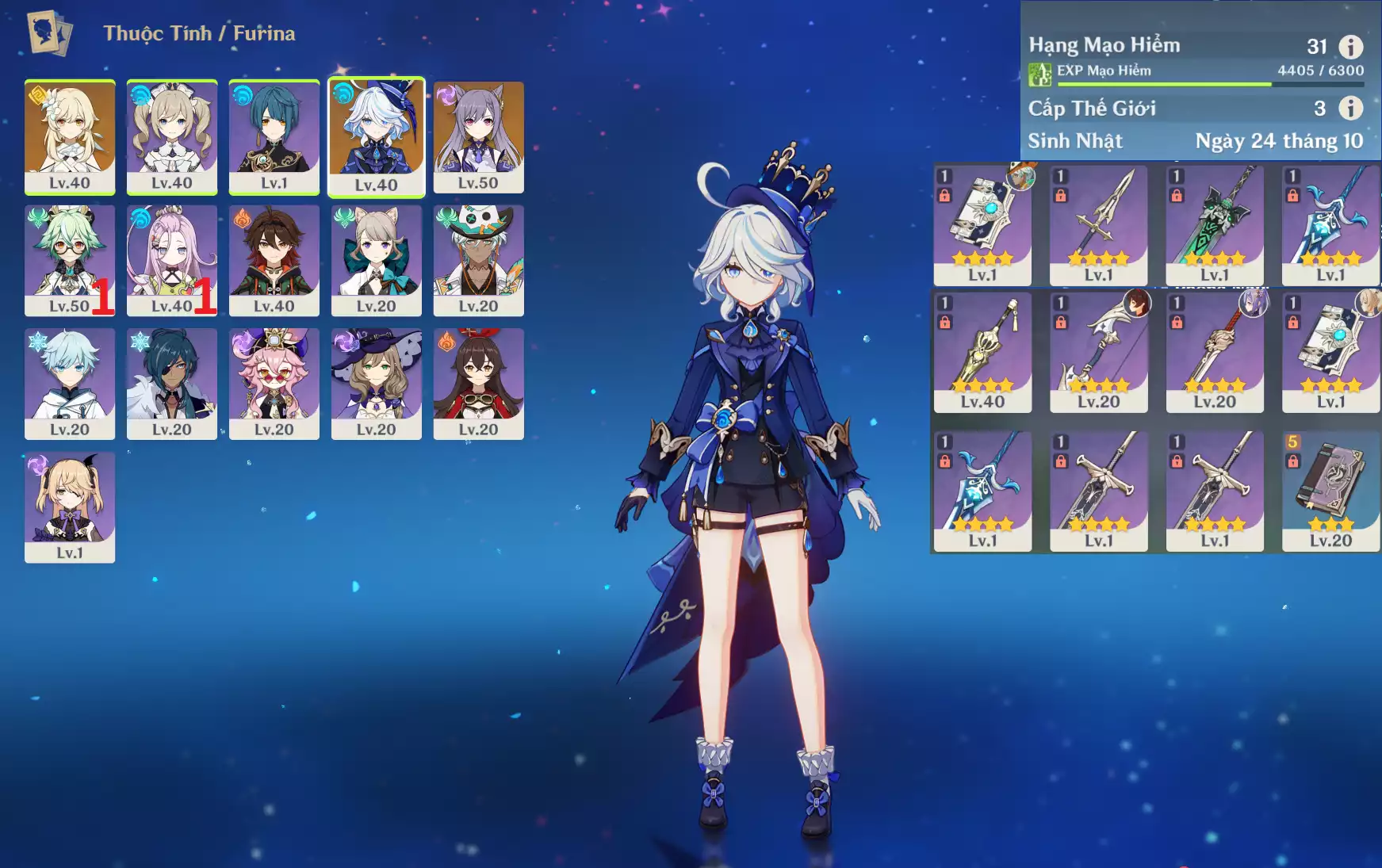Select the green claymore weapon slot
Image resolution: width=1382 pixels, height=868 pixels.
click(1215, 224)
